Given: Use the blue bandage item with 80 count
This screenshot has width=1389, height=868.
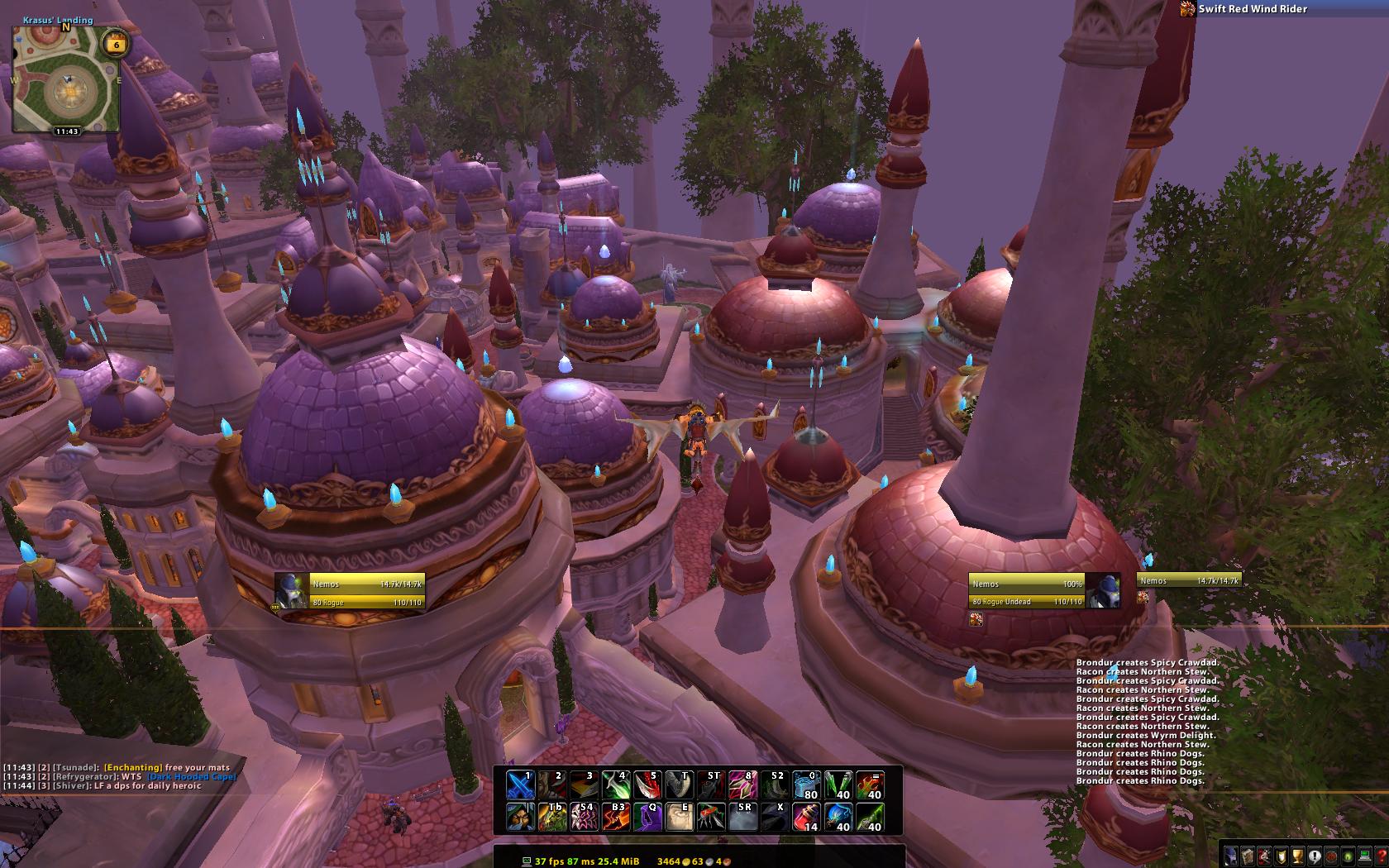Looking at the screenshot, I should [805, 785].
